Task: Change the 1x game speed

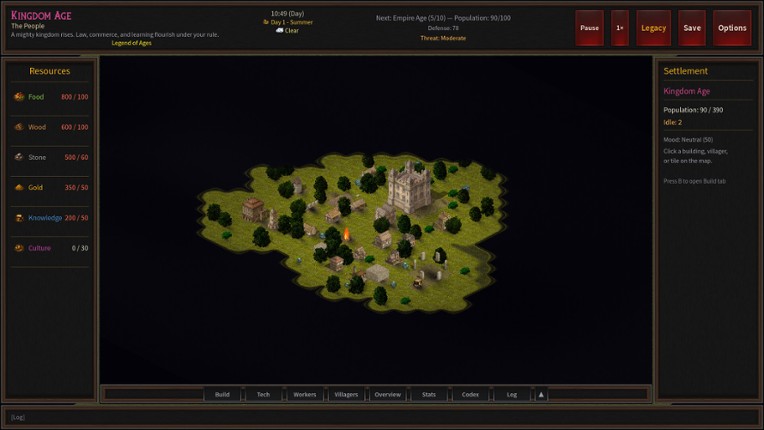Action: tap(620, 28)
